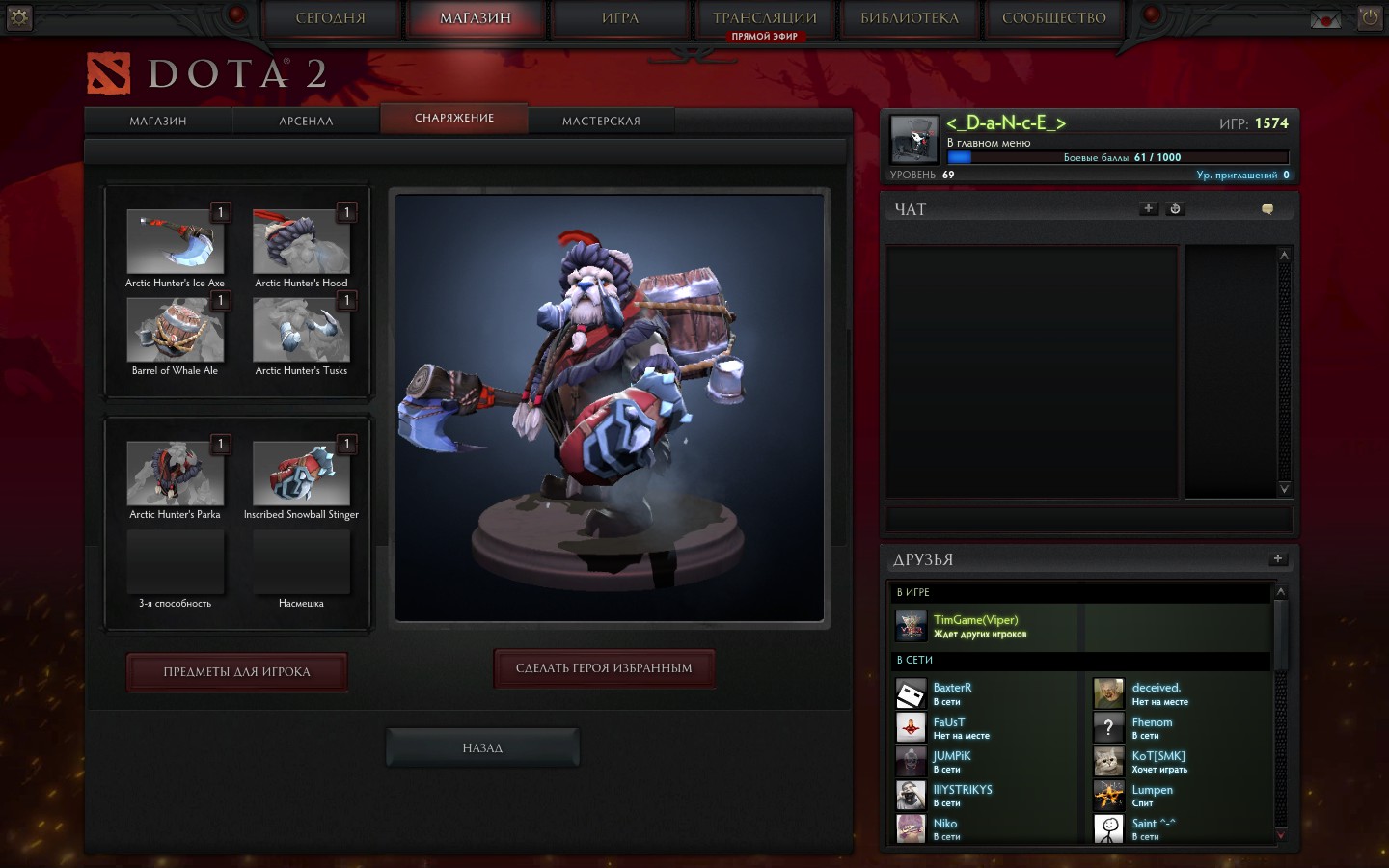Switch to the Арсенал tab
The height and width of the screenshot is (868, 1389).
pyautogui.click(x=306, y=121)
